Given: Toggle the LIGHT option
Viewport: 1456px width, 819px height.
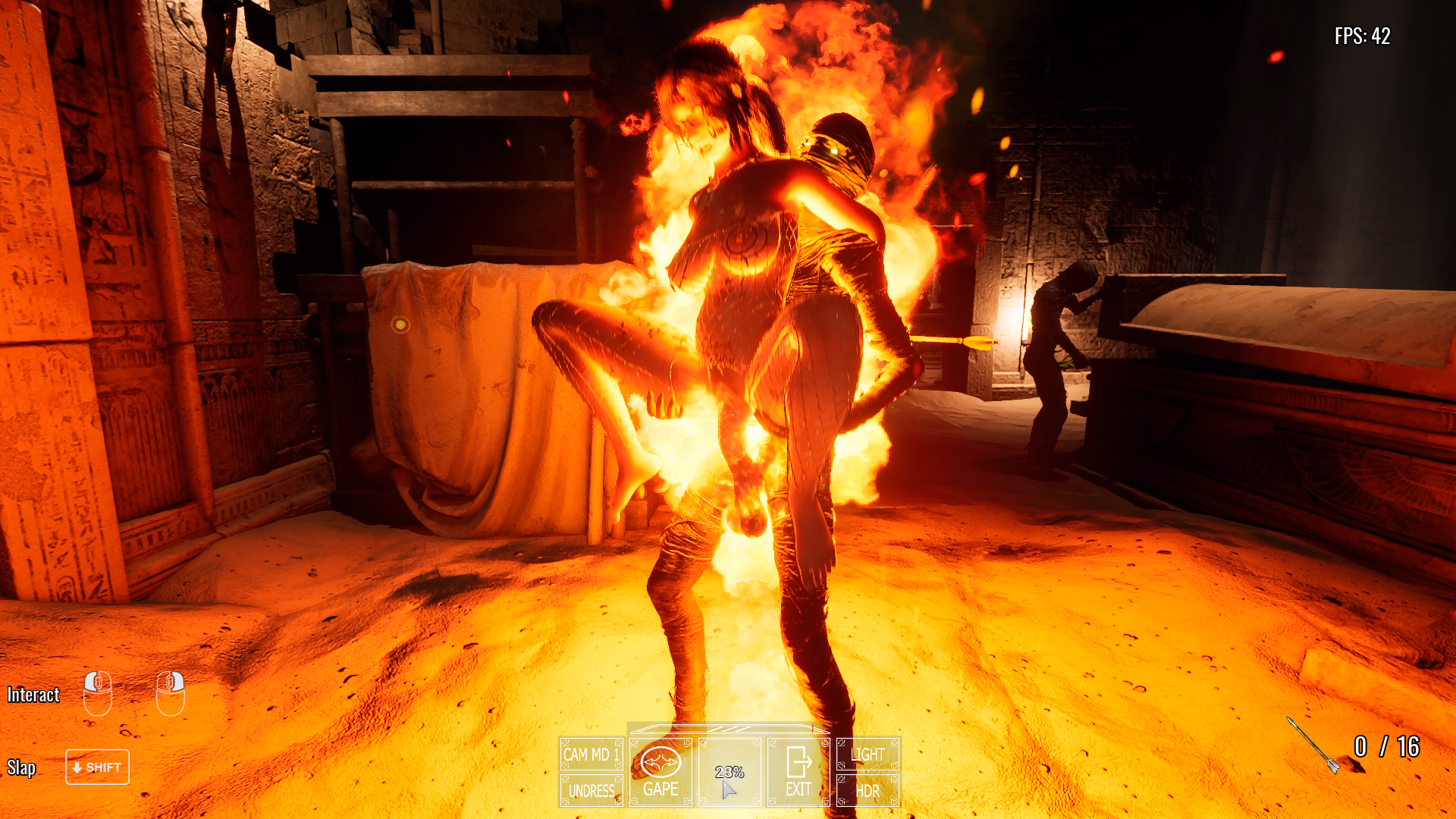Looking at the screenshot, I should coord(868,755).
